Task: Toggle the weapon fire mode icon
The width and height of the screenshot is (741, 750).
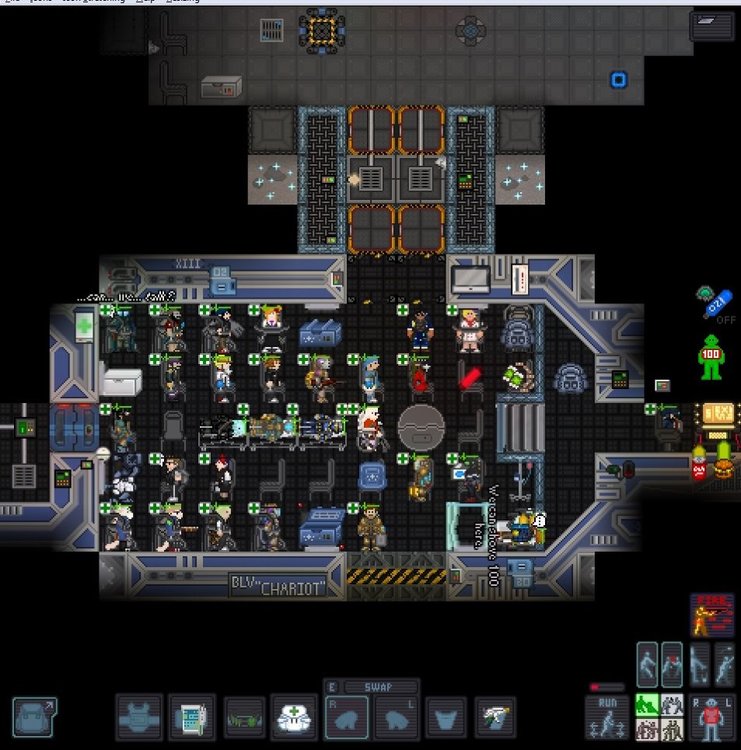Action: [x=711, y=615]
